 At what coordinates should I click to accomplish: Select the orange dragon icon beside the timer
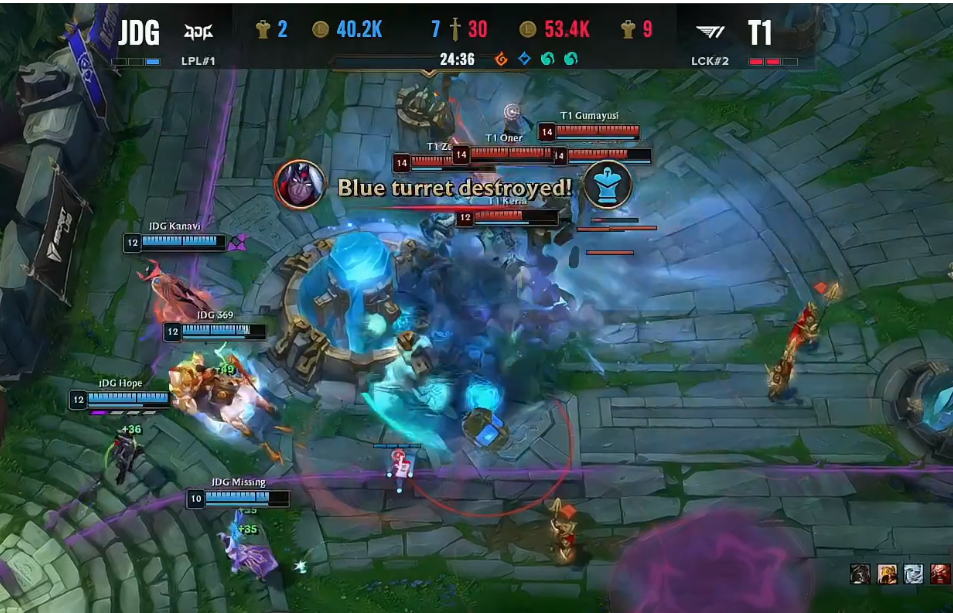(x=501, y=59)
